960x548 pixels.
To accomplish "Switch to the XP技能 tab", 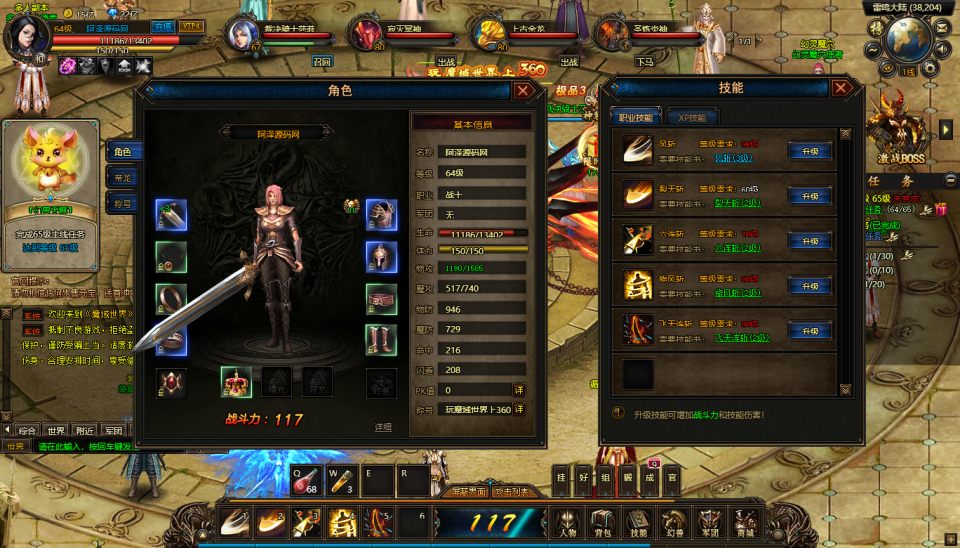I will coord(691,117).
